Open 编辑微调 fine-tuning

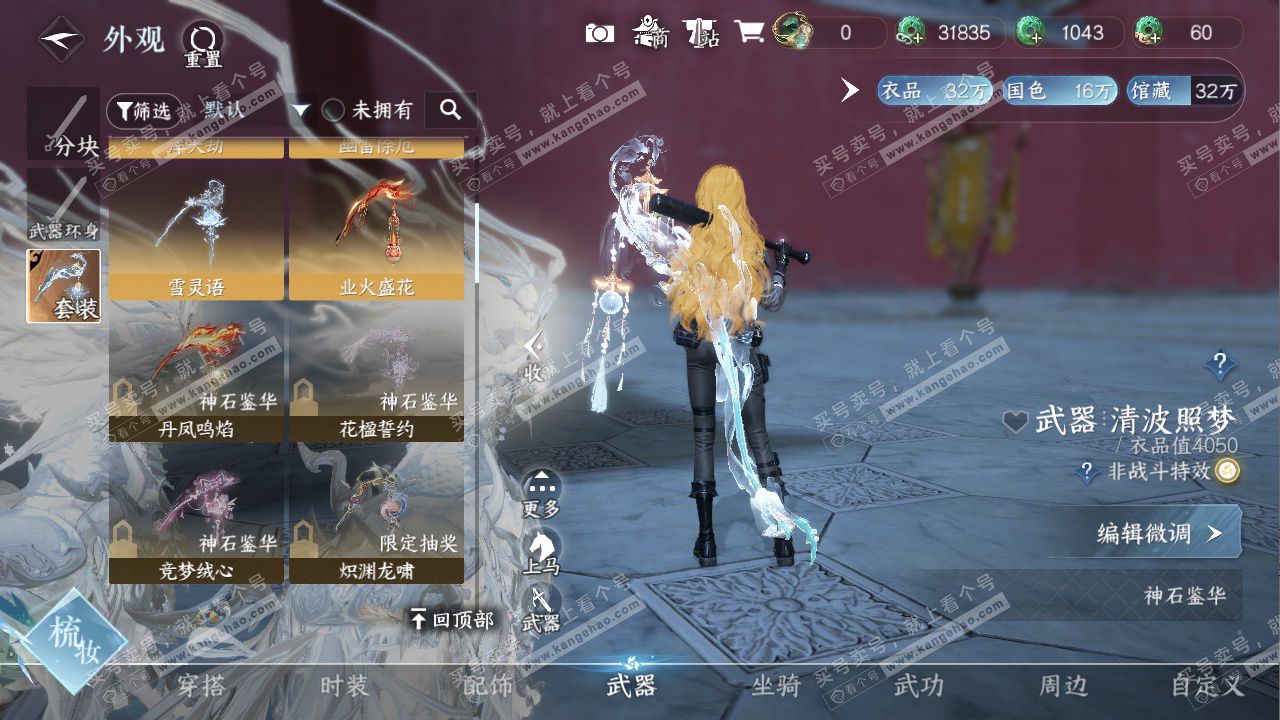[1160, 533]
